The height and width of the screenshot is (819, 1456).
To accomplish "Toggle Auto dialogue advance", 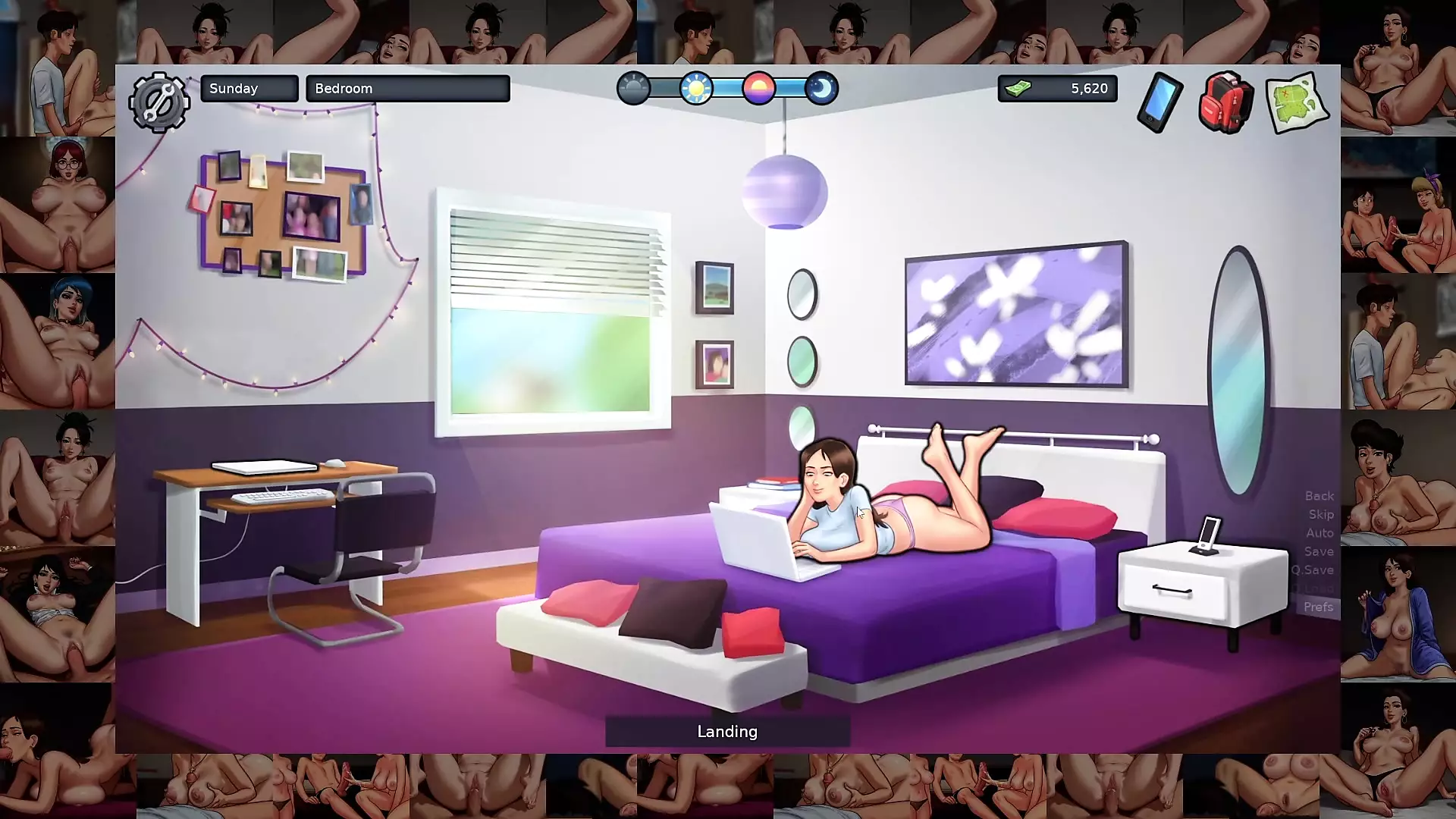I will (x=1319, y=533).
